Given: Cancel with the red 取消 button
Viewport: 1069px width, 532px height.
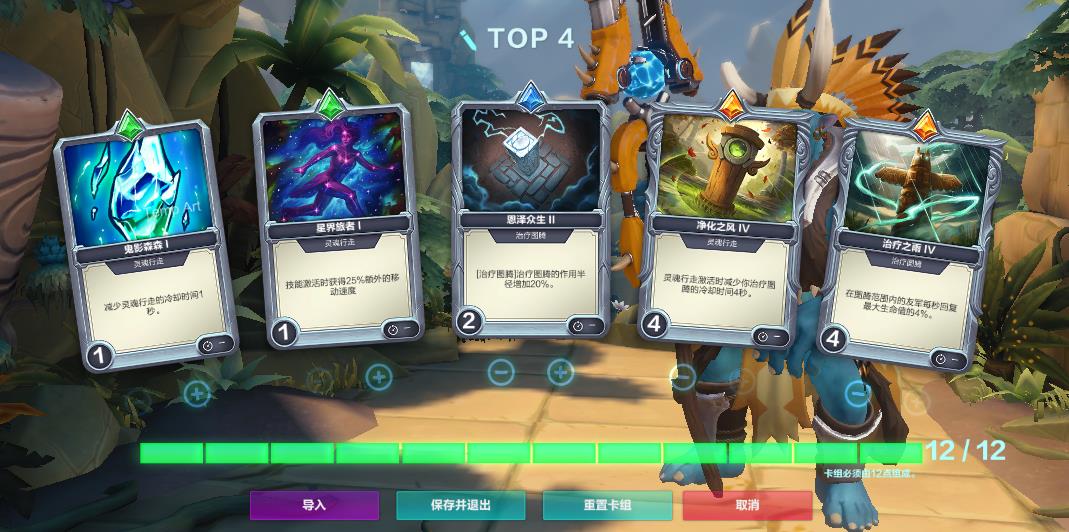Looking at the screenshot, I should [747, 505].
